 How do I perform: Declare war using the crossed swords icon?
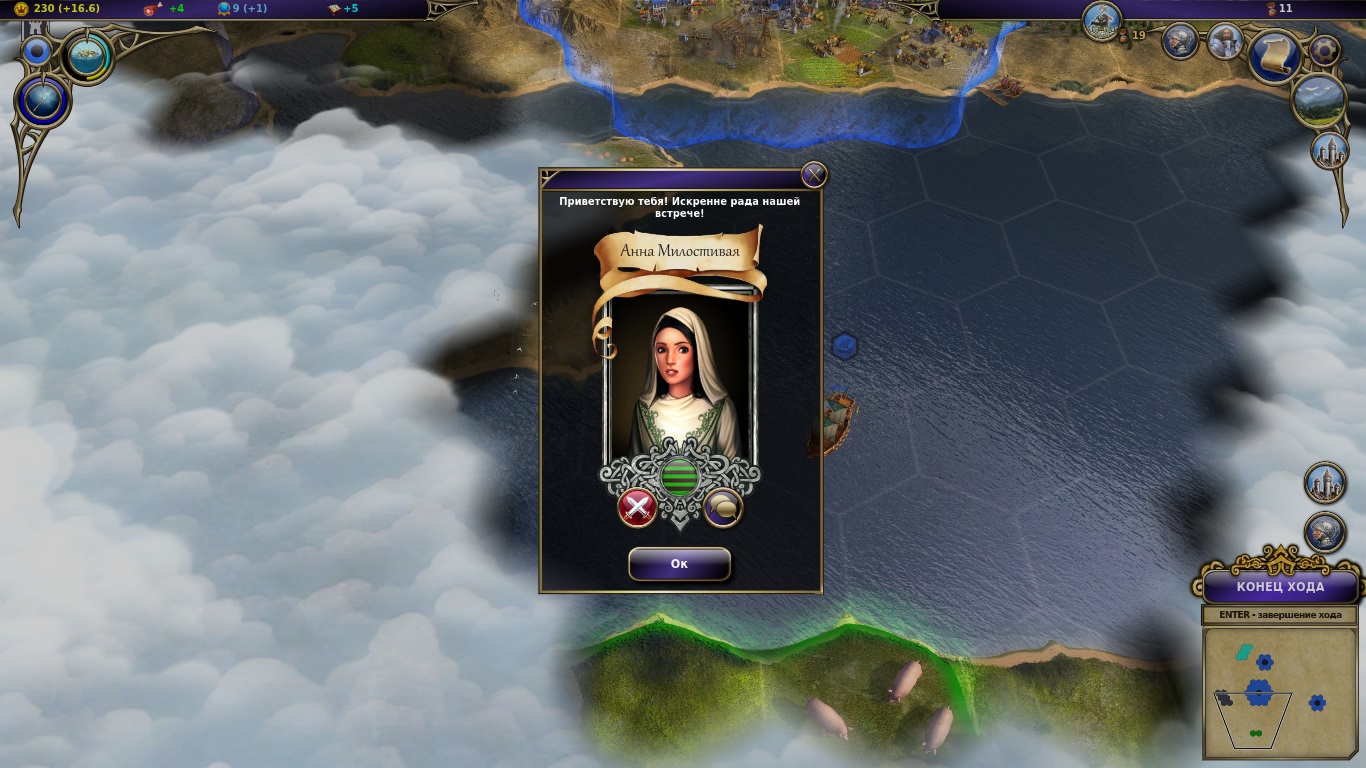tap(637, 507)
